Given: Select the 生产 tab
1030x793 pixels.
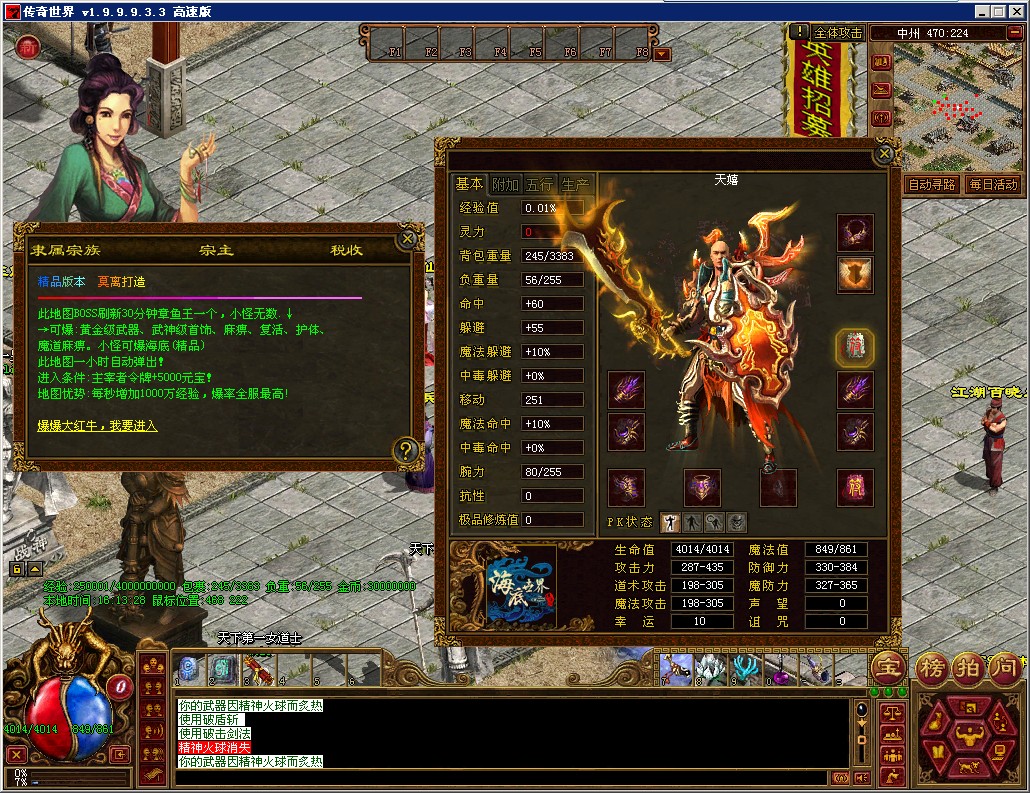Looking at the screenshot, I should 575,184.
